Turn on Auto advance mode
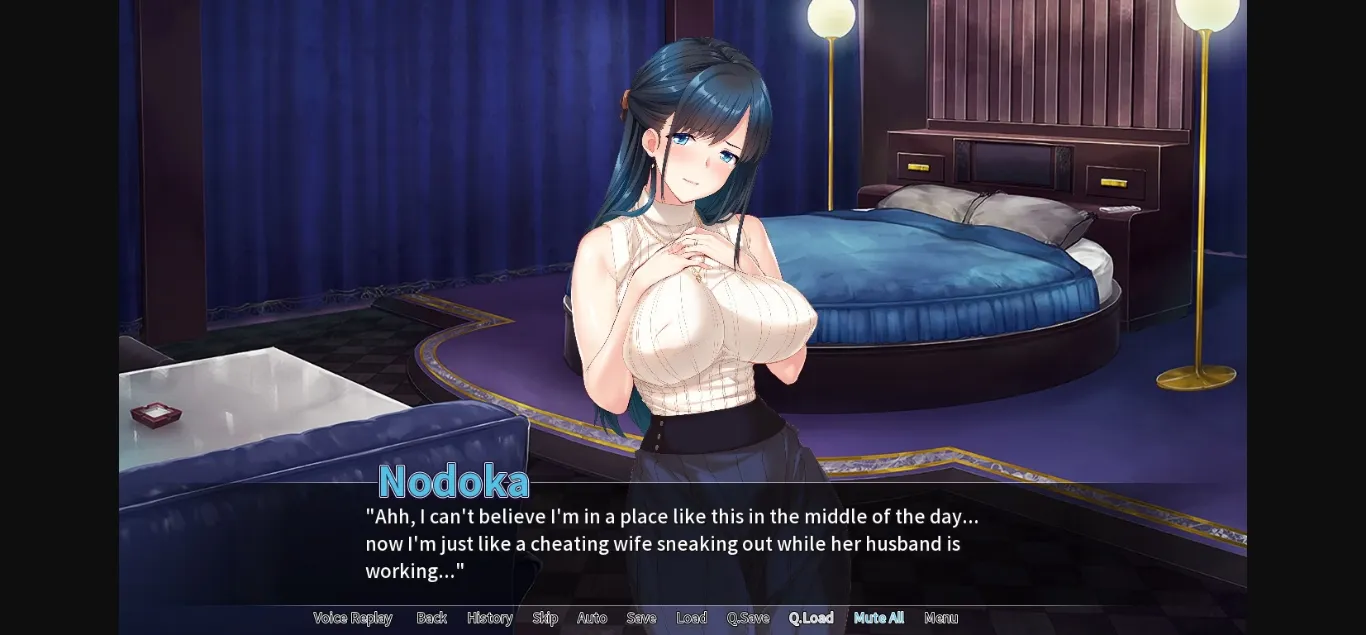Image resolution: width=1366 pixels, height=635 pixels. pos(592,618)
